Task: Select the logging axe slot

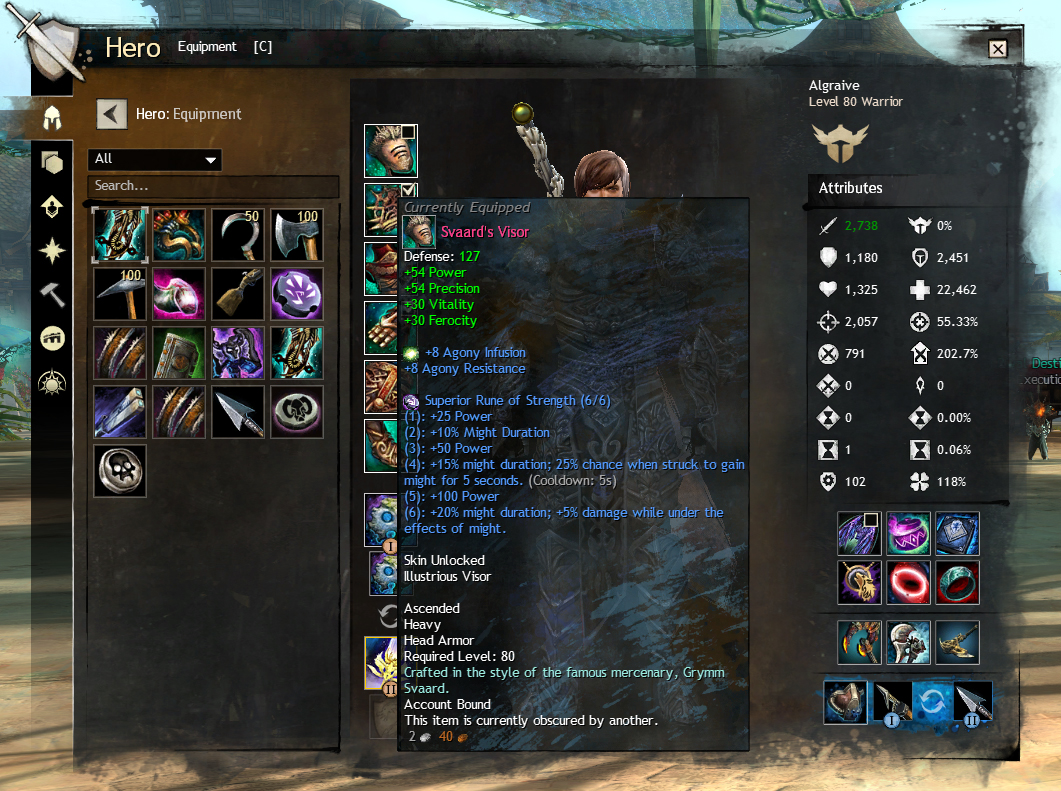Action: [x=297, y=235]
